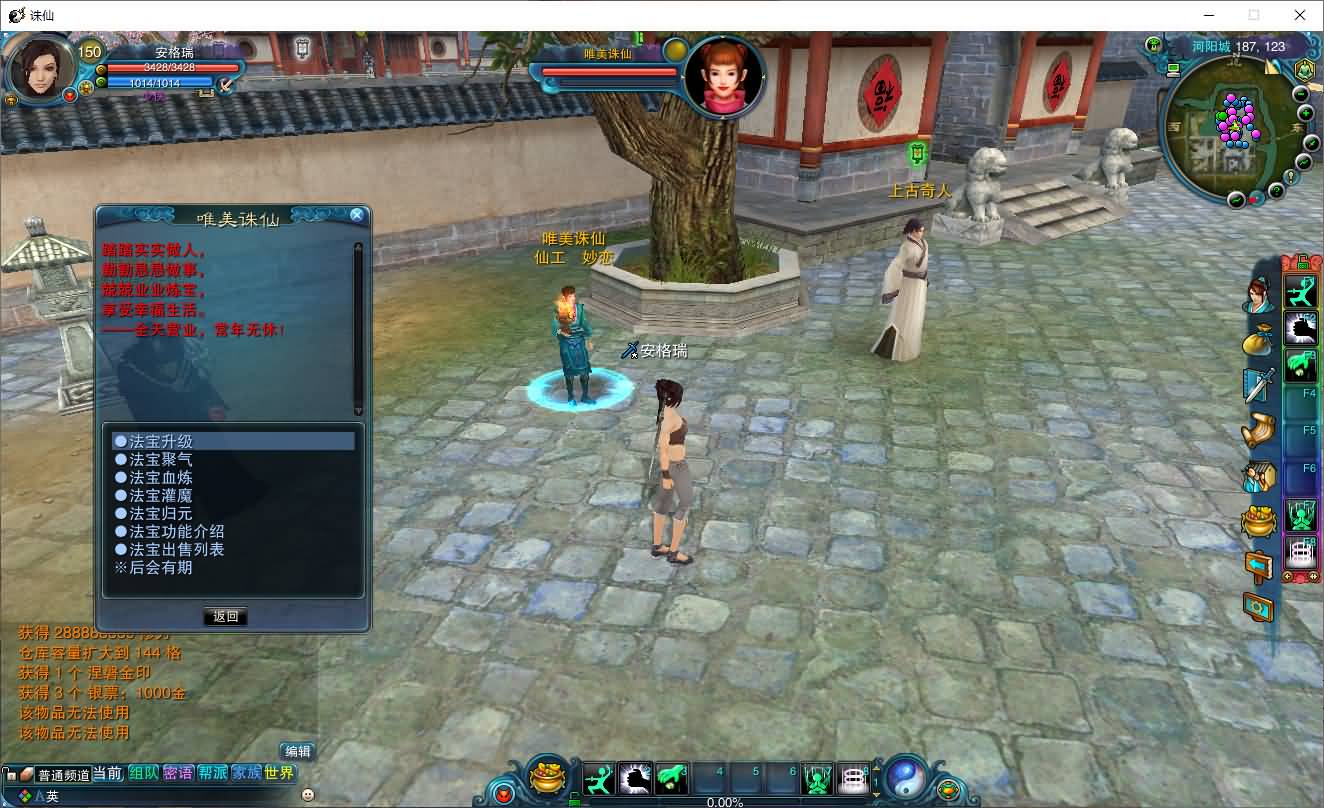Viewport: 1324px width, 808px height.
Task: Choose the 后会有期 farewell option
Action: pyautogui.click(x=160, y=567)
